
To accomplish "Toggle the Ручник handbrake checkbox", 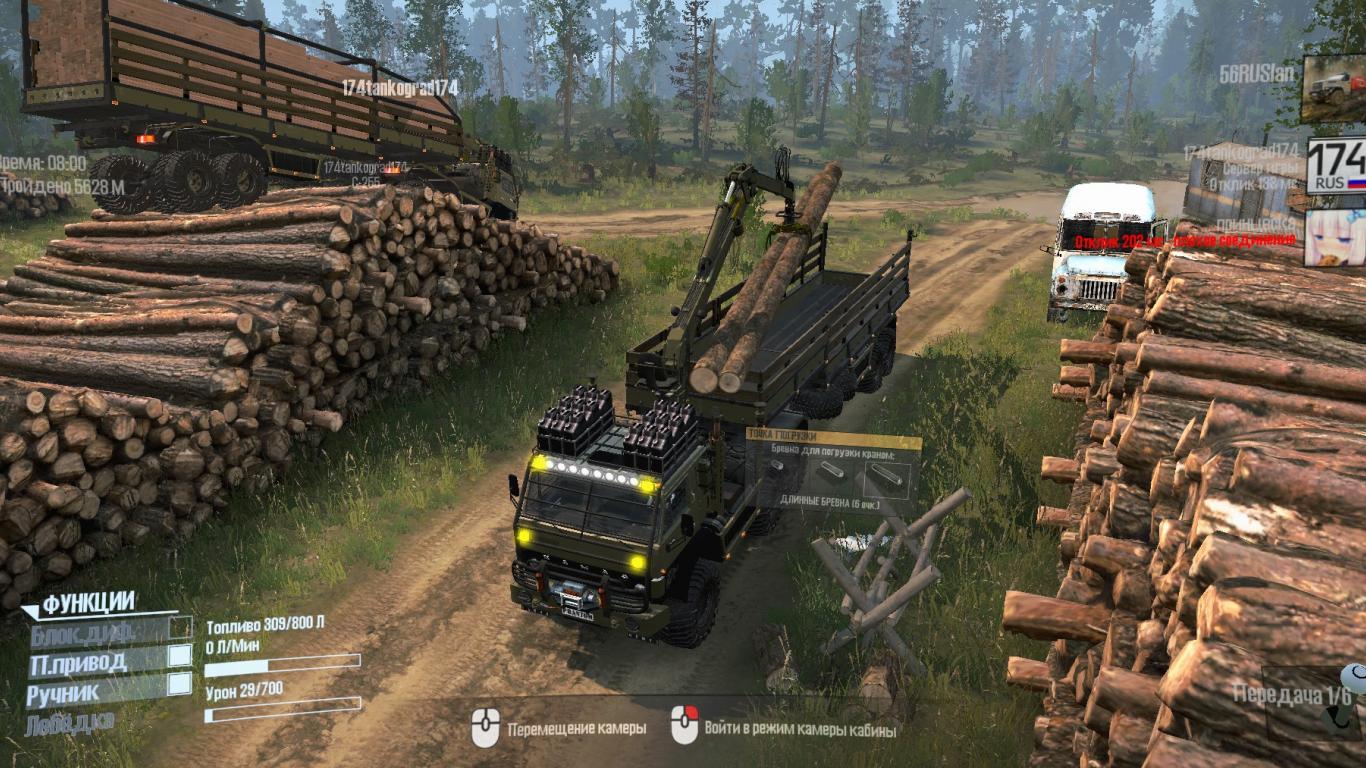I will tap(180, 684).
